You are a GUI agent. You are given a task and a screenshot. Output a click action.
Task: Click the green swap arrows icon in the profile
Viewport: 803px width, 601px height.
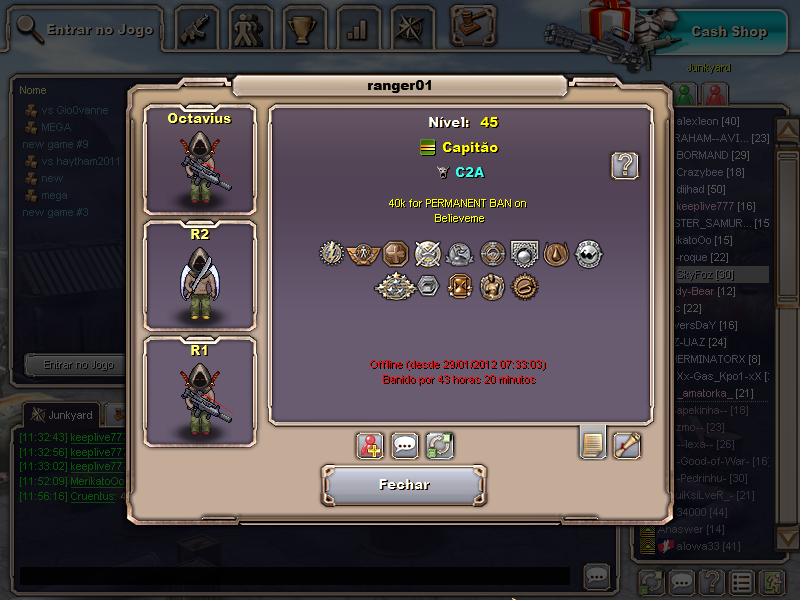pos(439,445)
